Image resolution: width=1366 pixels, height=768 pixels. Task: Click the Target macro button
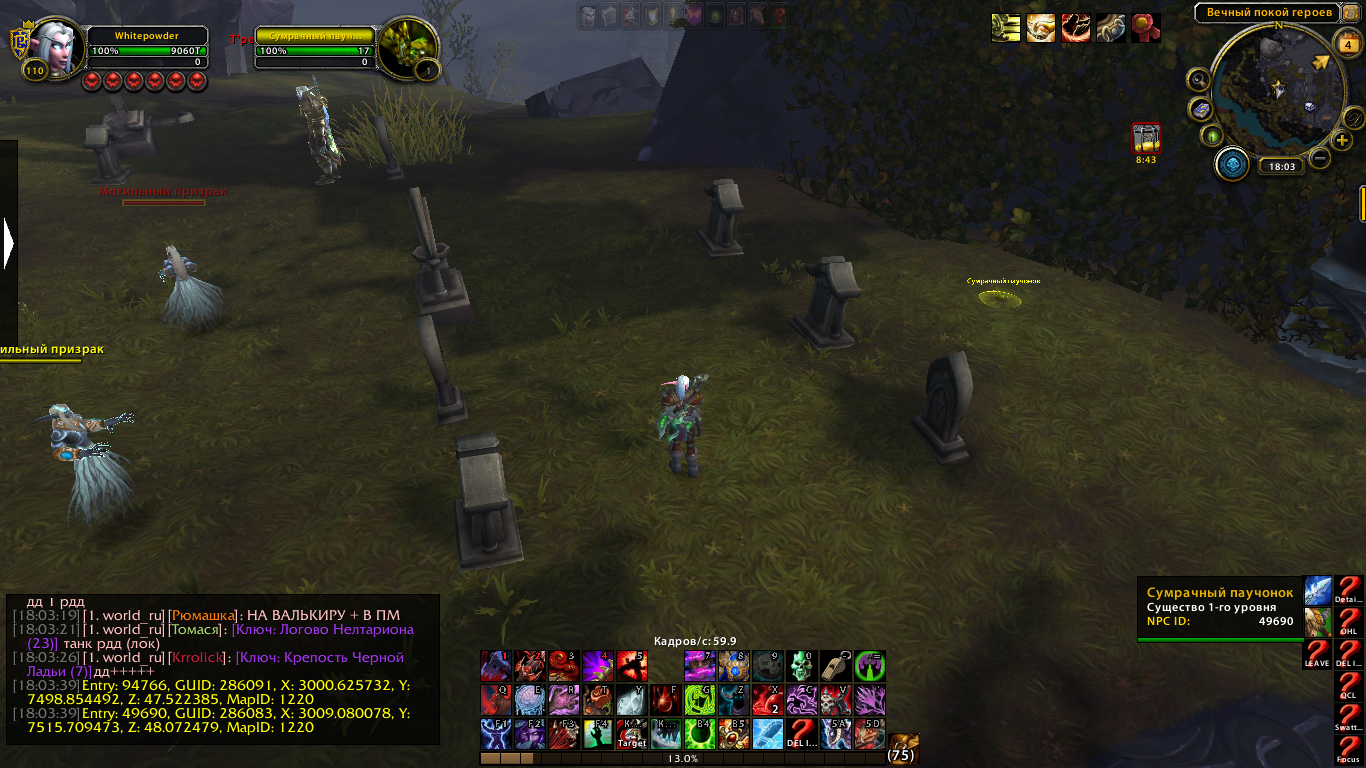click(632, 734)
